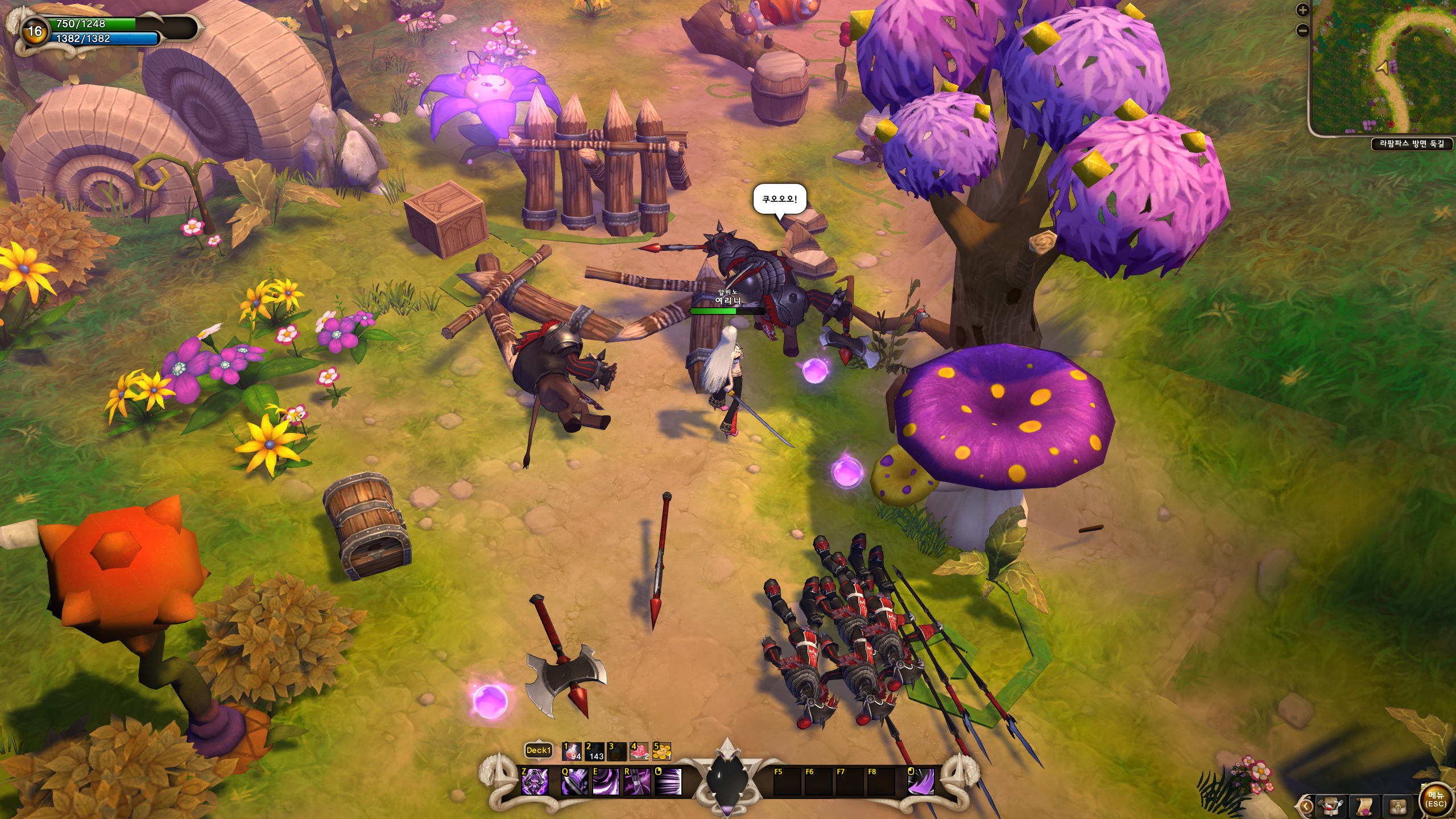Activate the Q sword slash skill
Screen dimensions: 1456x819
(x=574, y=781)
